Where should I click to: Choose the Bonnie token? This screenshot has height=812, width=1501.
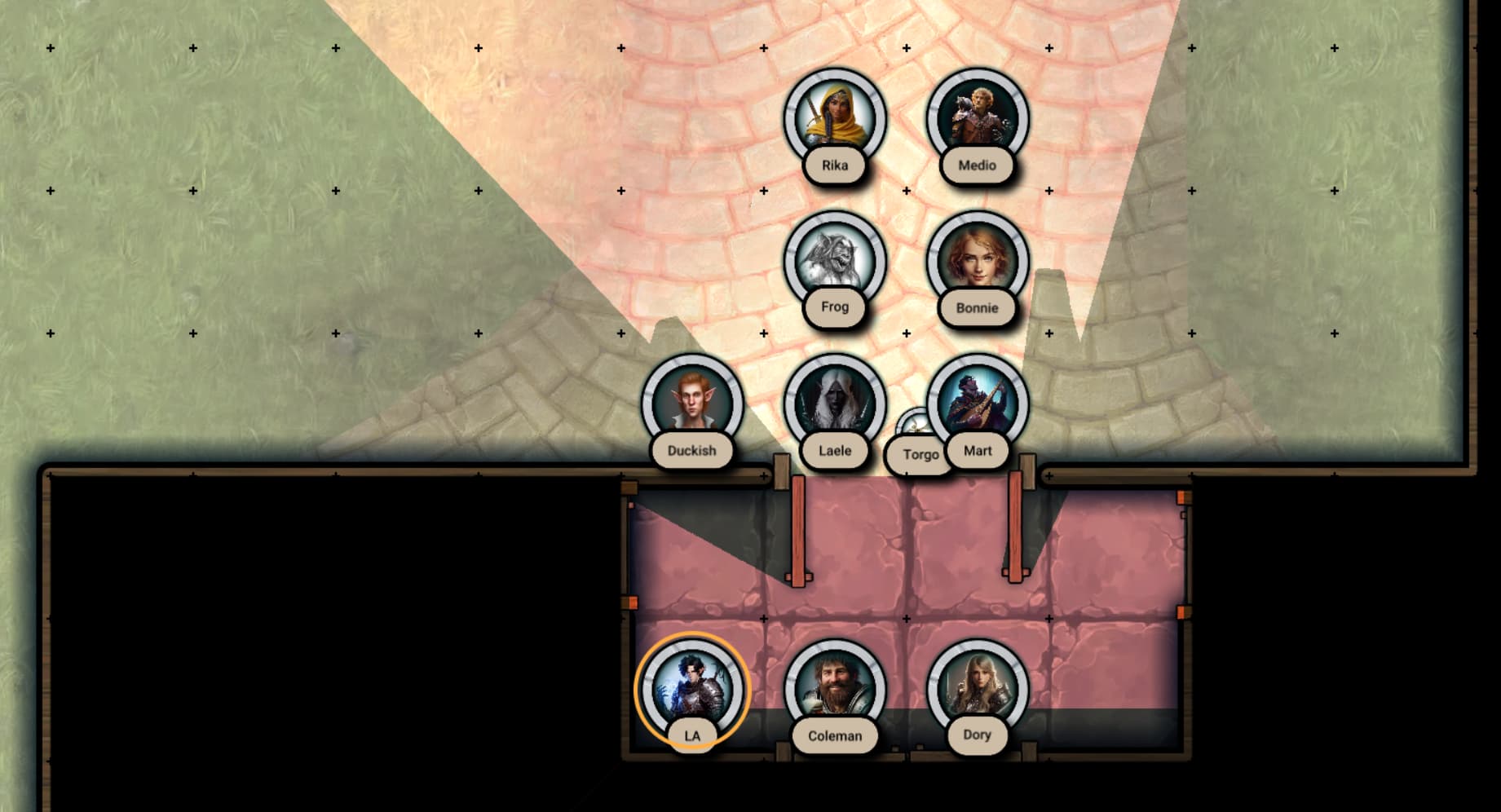(x=977, y=261)
